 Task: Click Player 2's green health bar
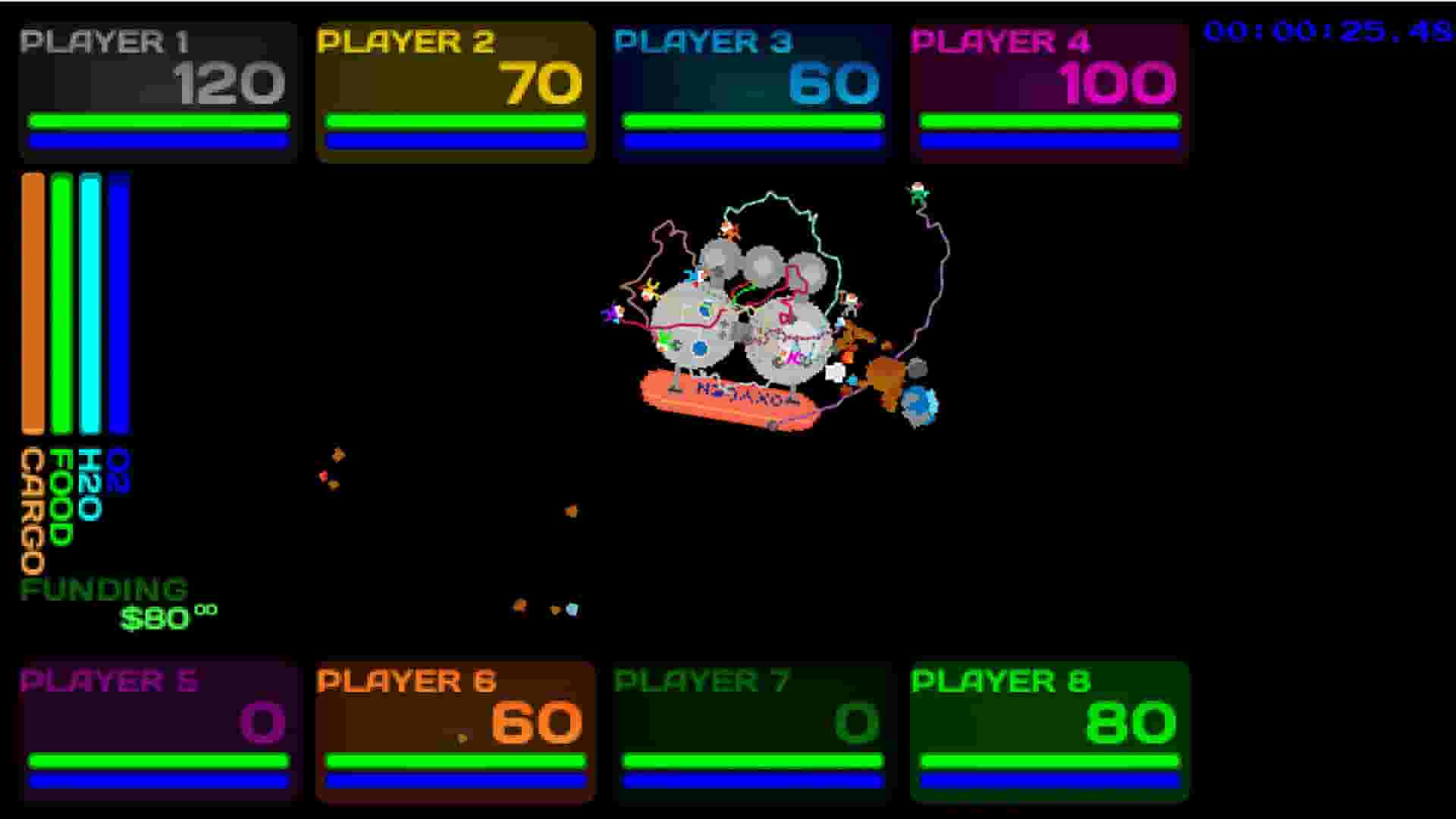(453, 121)
